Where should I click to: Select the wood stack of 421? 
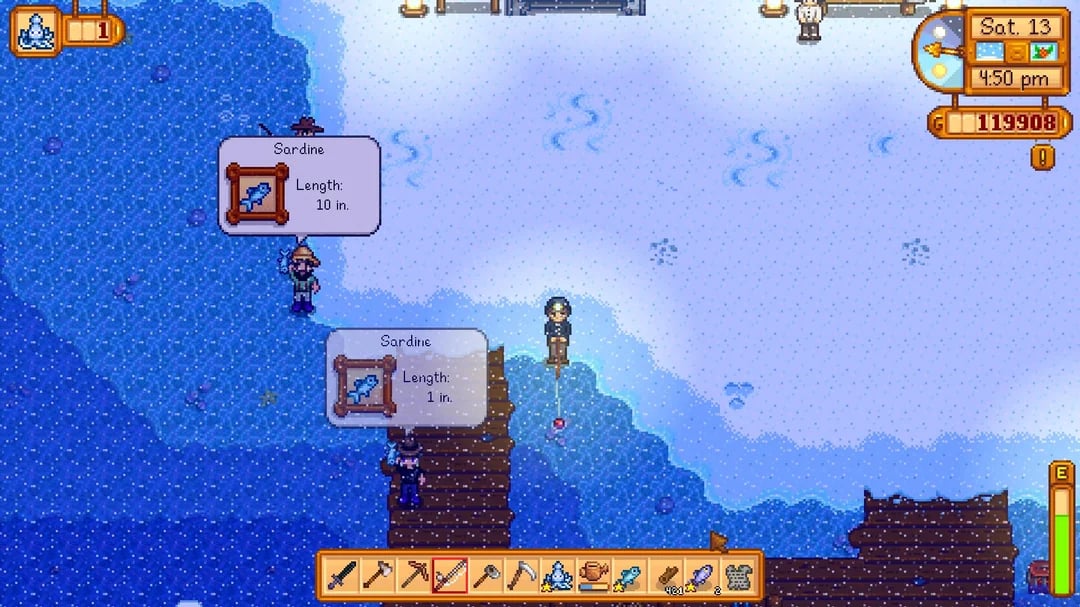(665, 576)
